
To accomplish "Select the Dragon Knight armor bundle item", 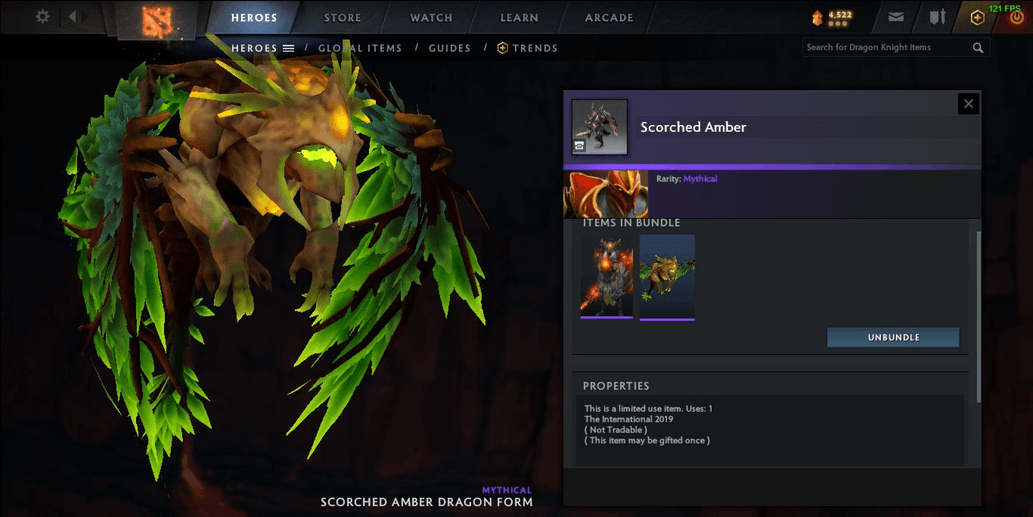I will coord(607,276).
